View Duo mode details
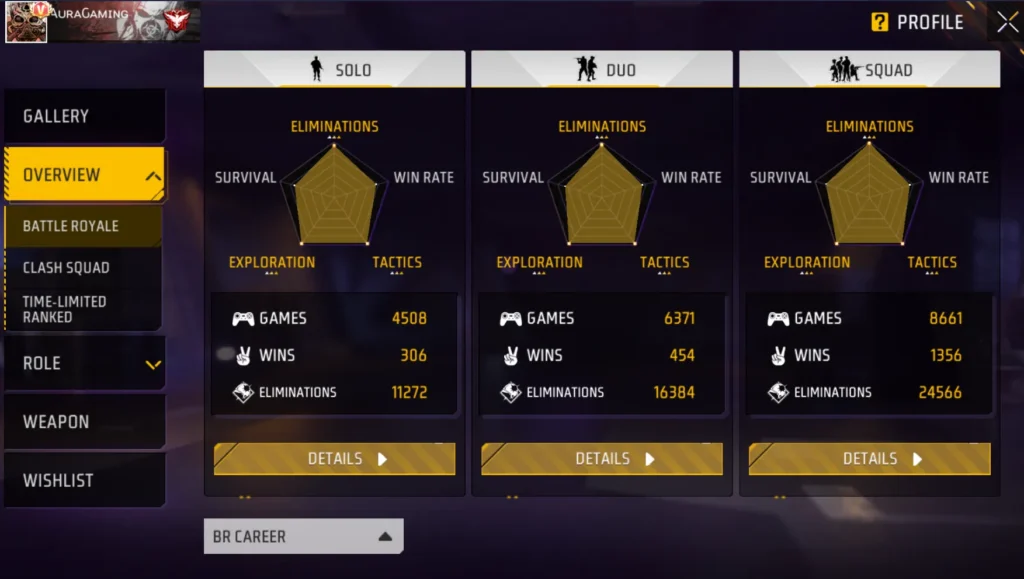The image size is (1024, 579). click(602, 459)
